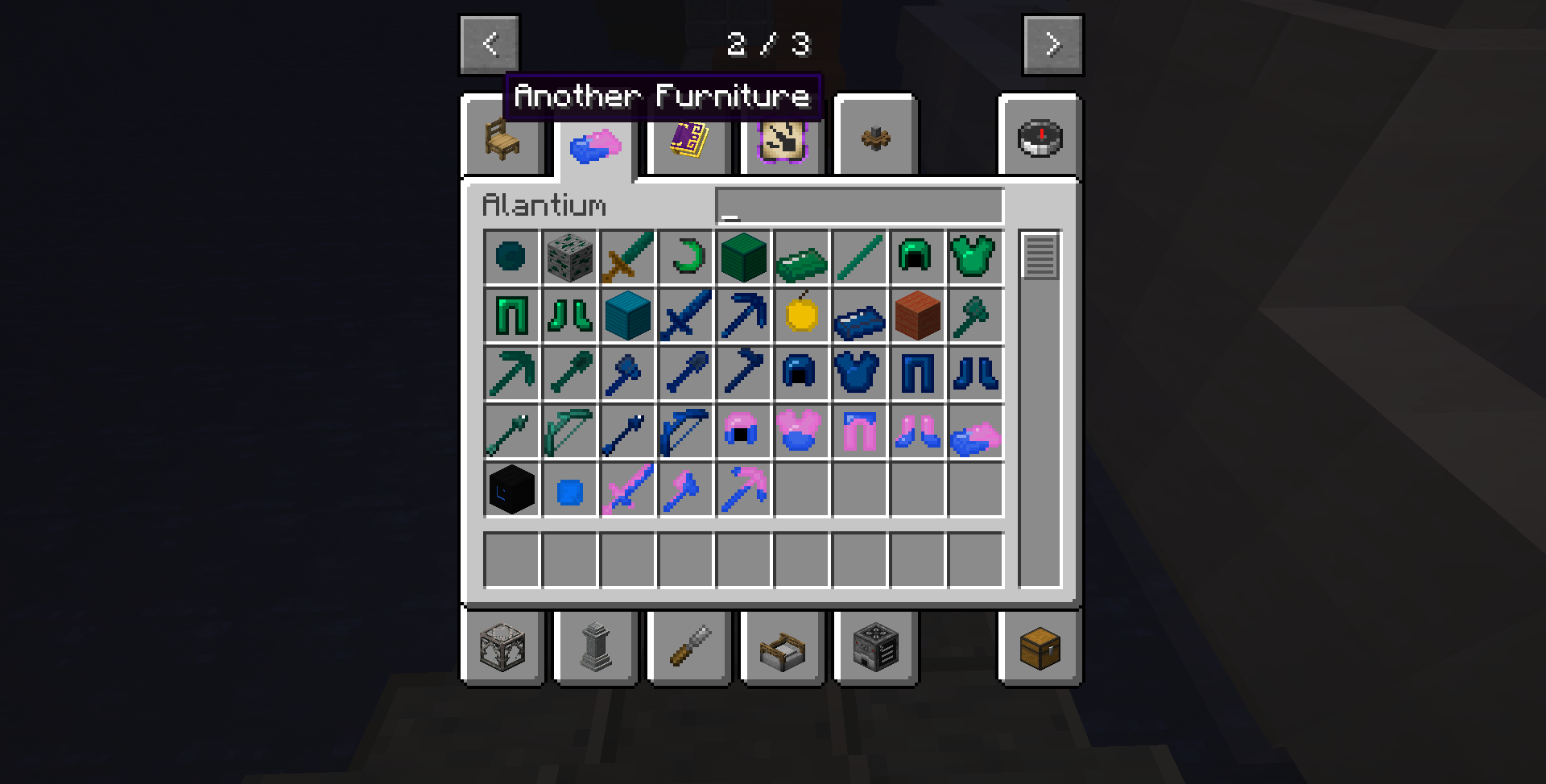Click the blue bow item
This screenshot has width=1546, height=784.
click(x=685, y=431)
